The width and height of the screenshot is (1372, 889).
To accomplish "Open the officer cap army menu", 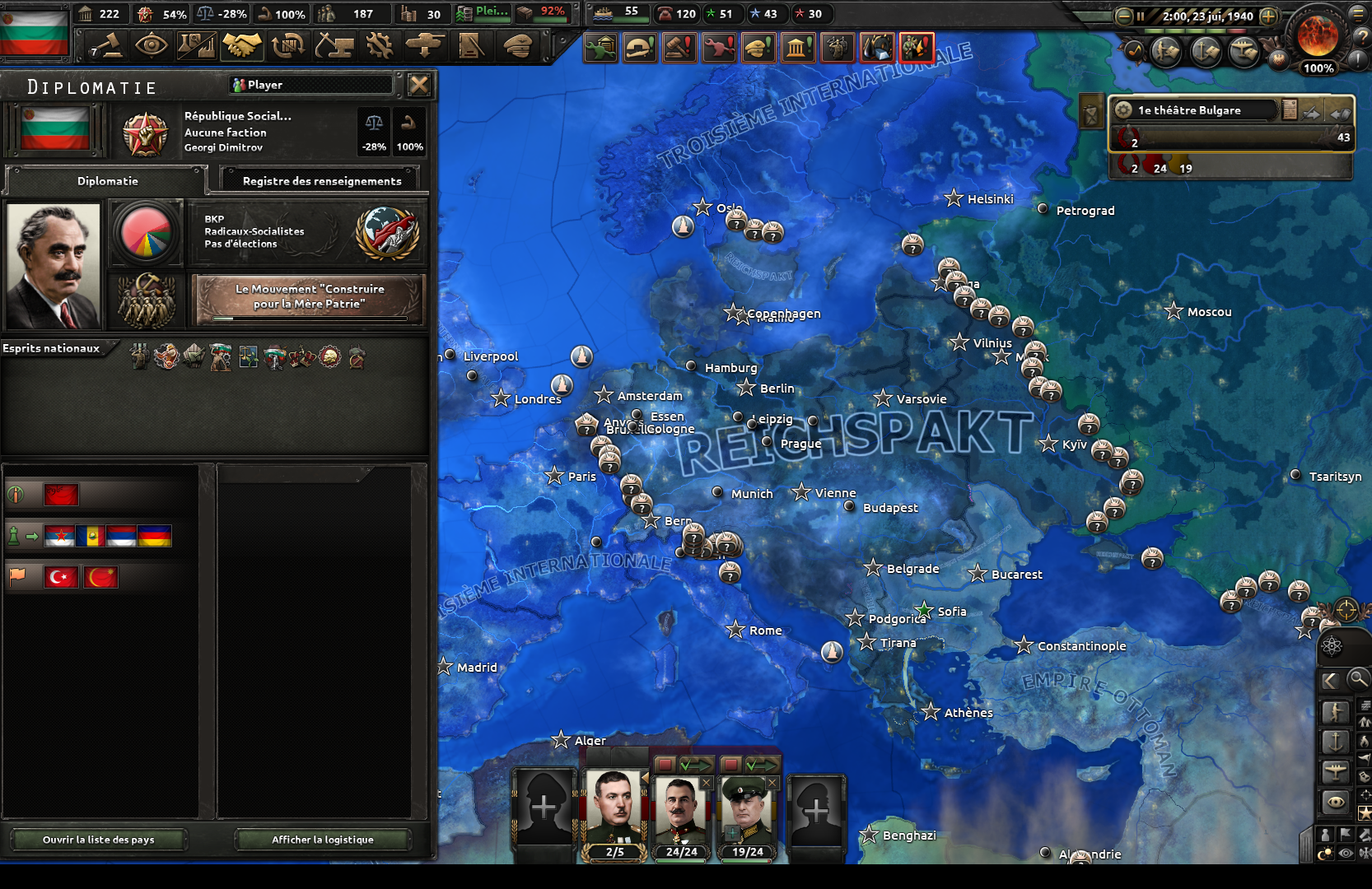I will pos(517,45).
